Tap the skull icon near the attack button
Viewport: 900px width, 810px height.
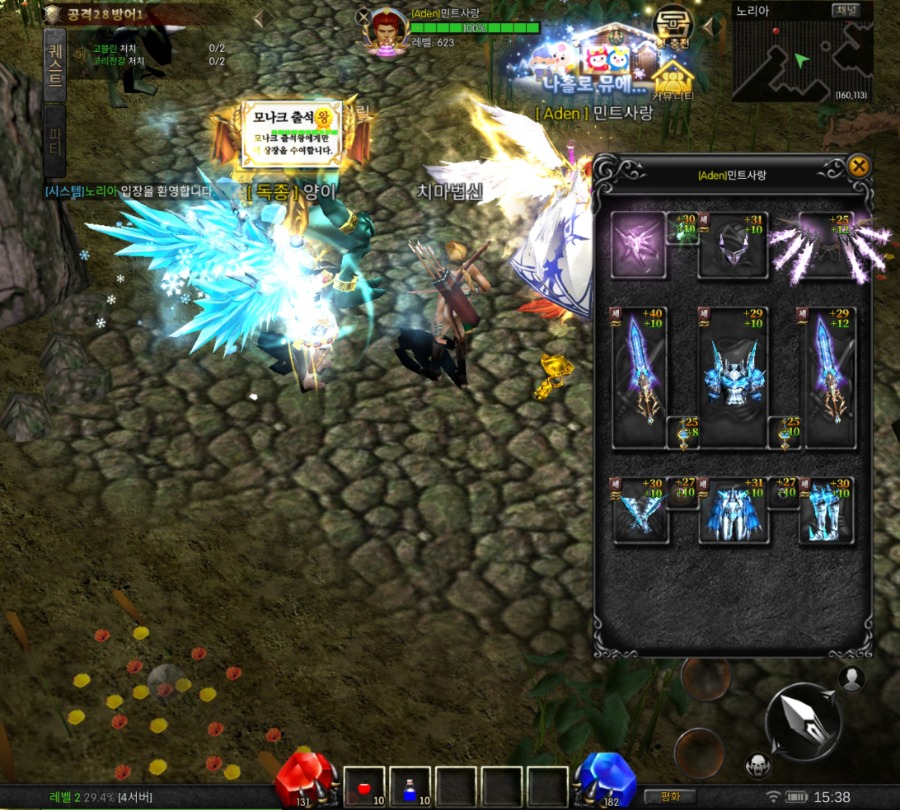pos(758,766)
